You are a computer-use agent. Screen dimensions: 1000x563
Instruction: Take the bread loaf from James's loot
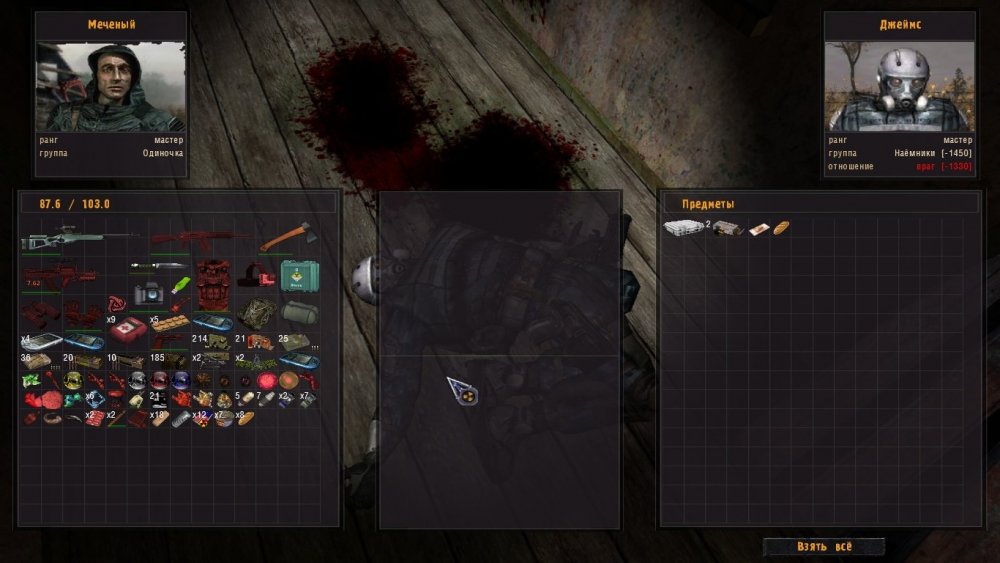[x=781, y=228]
